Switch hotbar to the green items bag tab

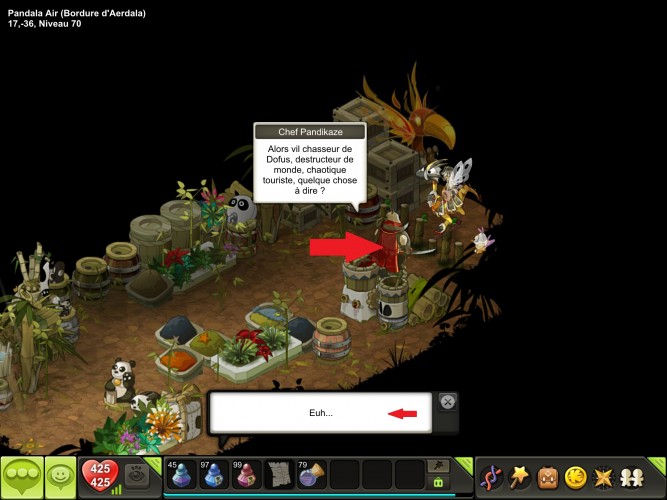coord(437,483)
